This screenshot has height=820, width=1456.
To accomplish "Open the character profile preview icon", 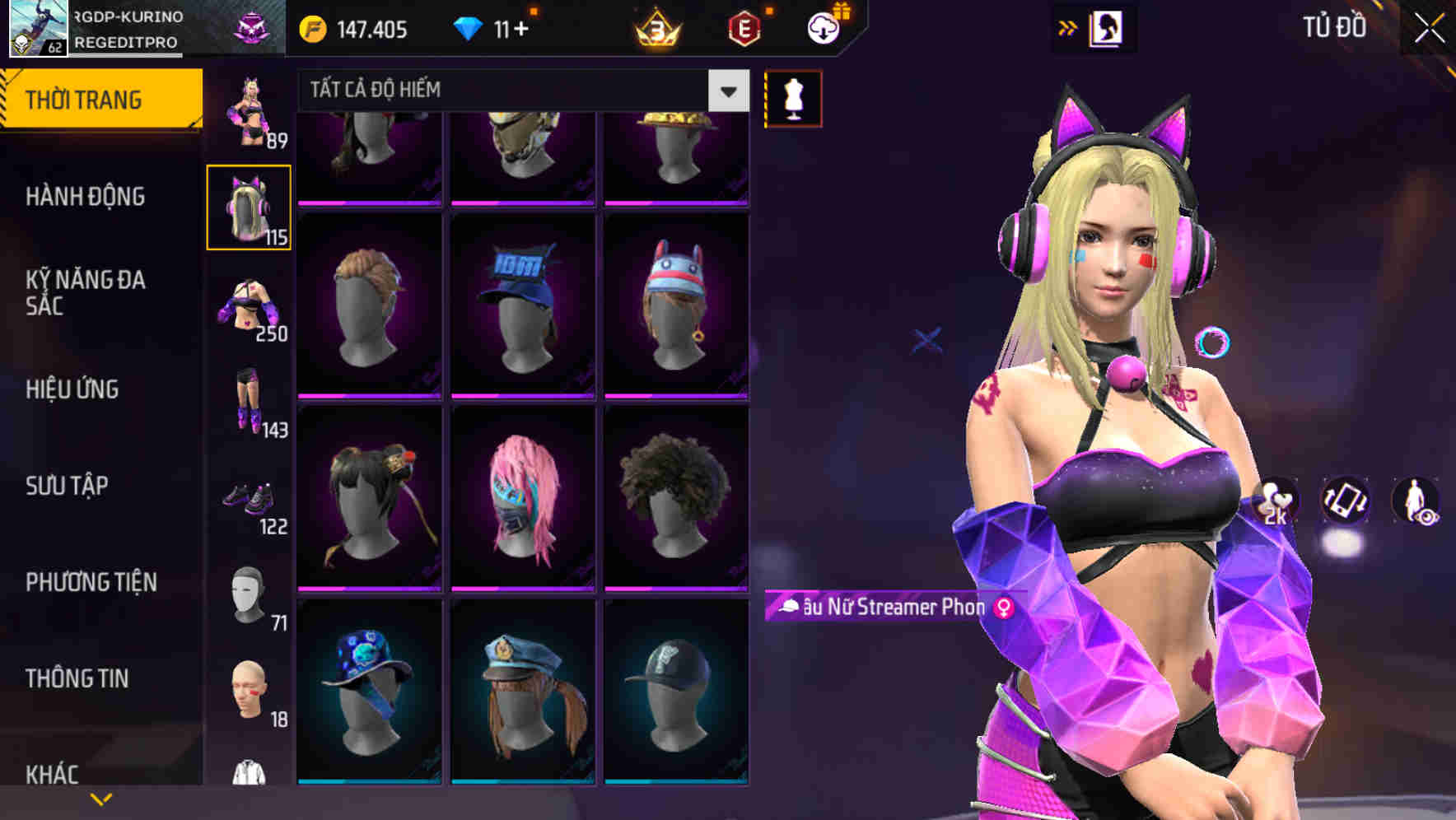I will pyautogui.click(x=1108, y=27).
